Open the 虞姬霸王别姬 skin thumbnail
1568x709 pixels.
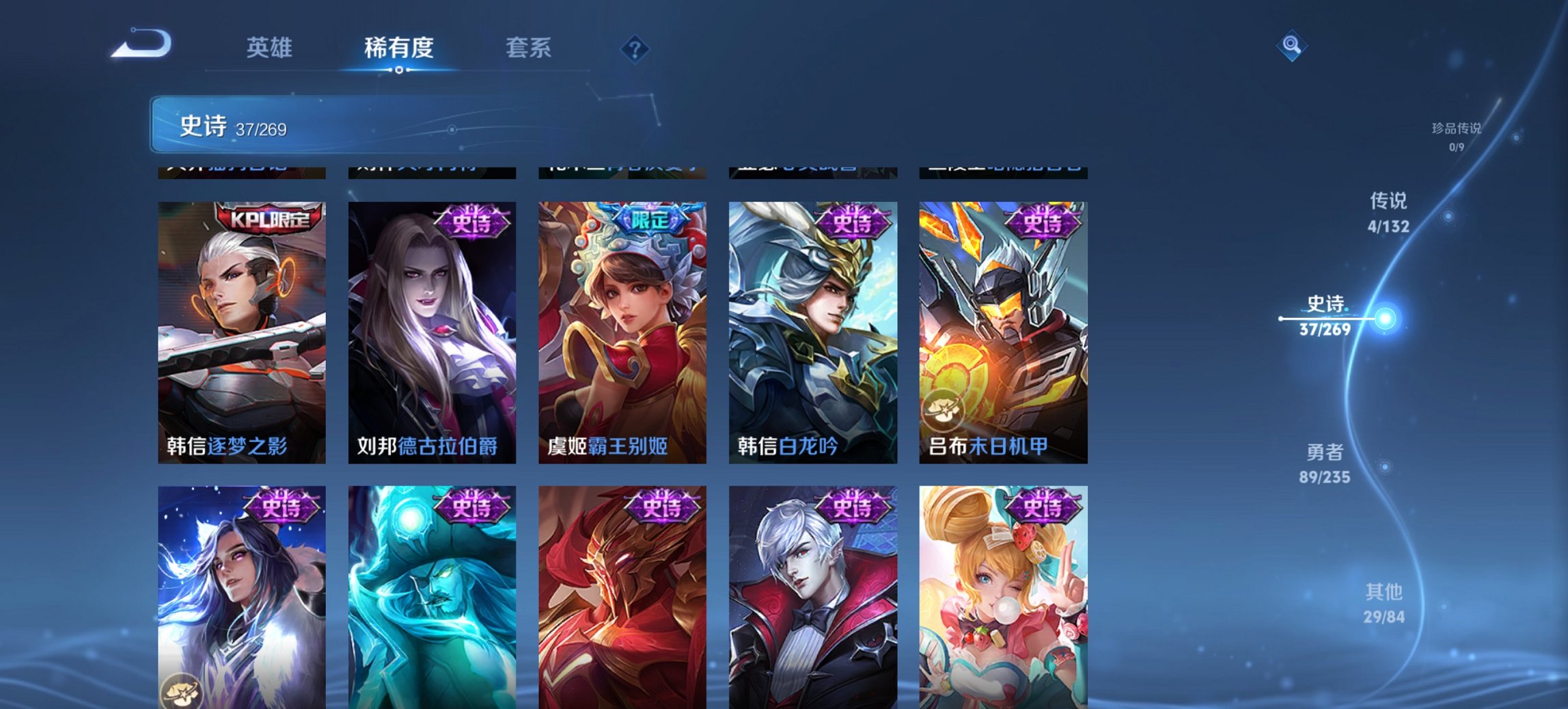622,328
